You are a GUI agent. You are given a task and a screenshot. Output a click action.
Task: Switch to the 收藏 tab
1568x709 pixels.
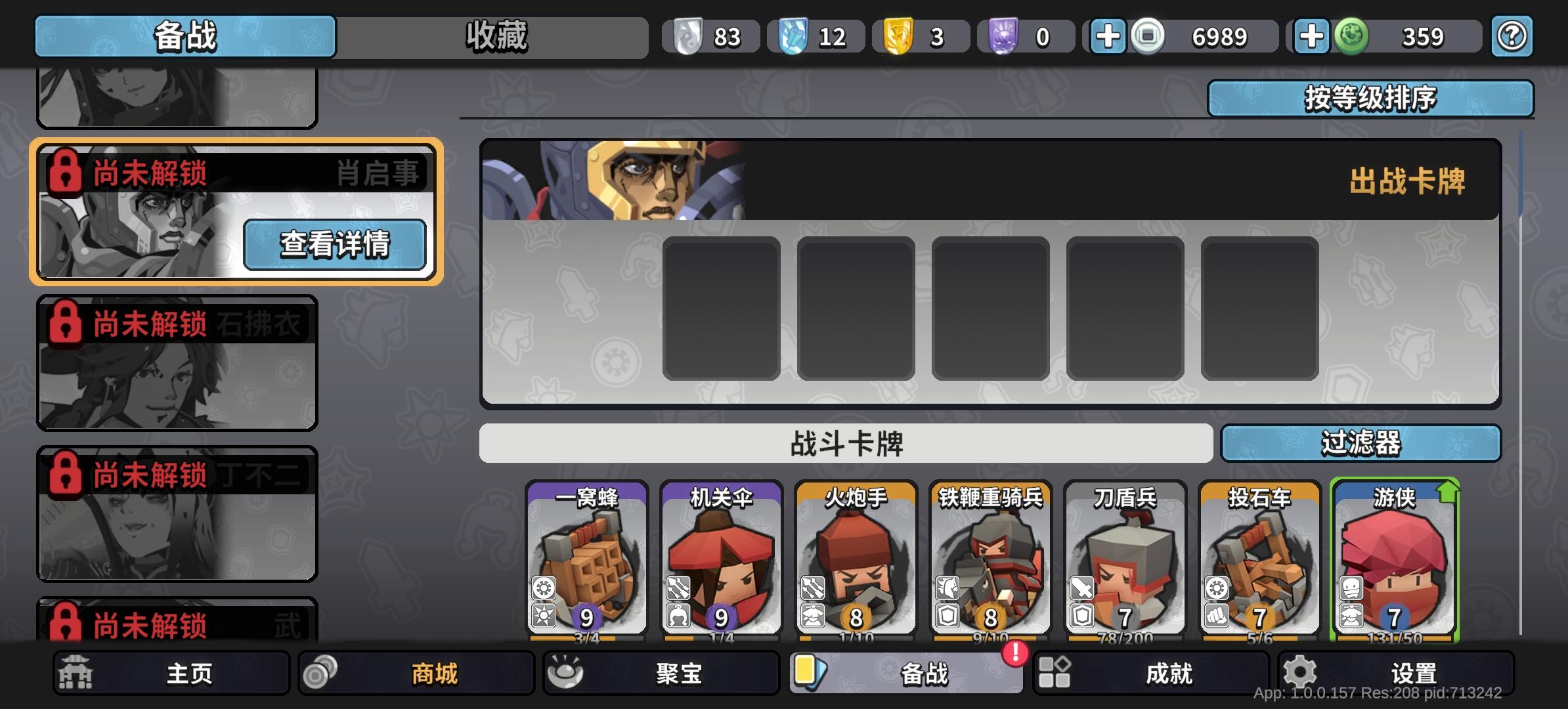pyautogui.click(x=497, y=36)
